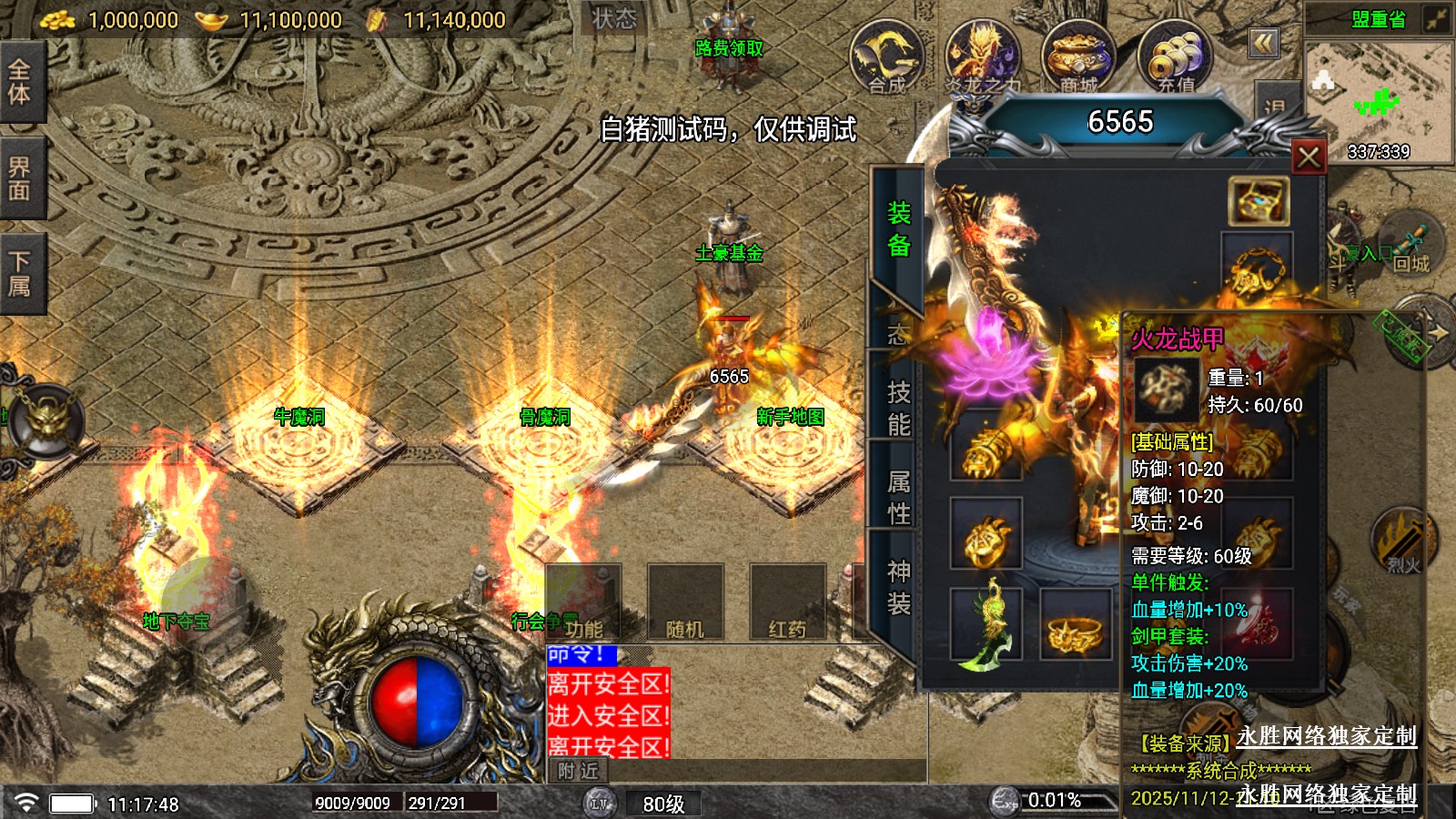Open the 合成 synthesis menu
The width and height of the screenshot is (1456, 819).
coord(886,57)
